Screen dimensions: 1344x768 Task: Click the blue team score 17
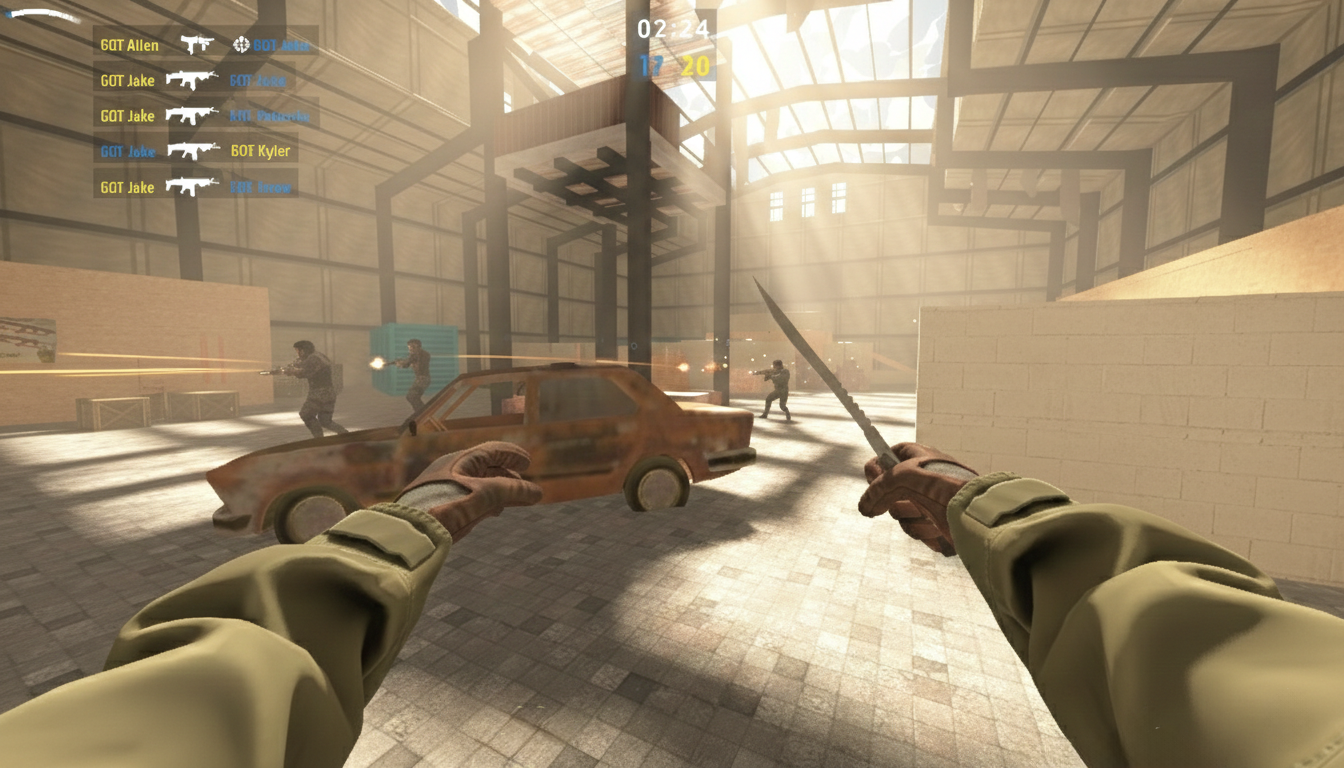(x=650, y=63)
